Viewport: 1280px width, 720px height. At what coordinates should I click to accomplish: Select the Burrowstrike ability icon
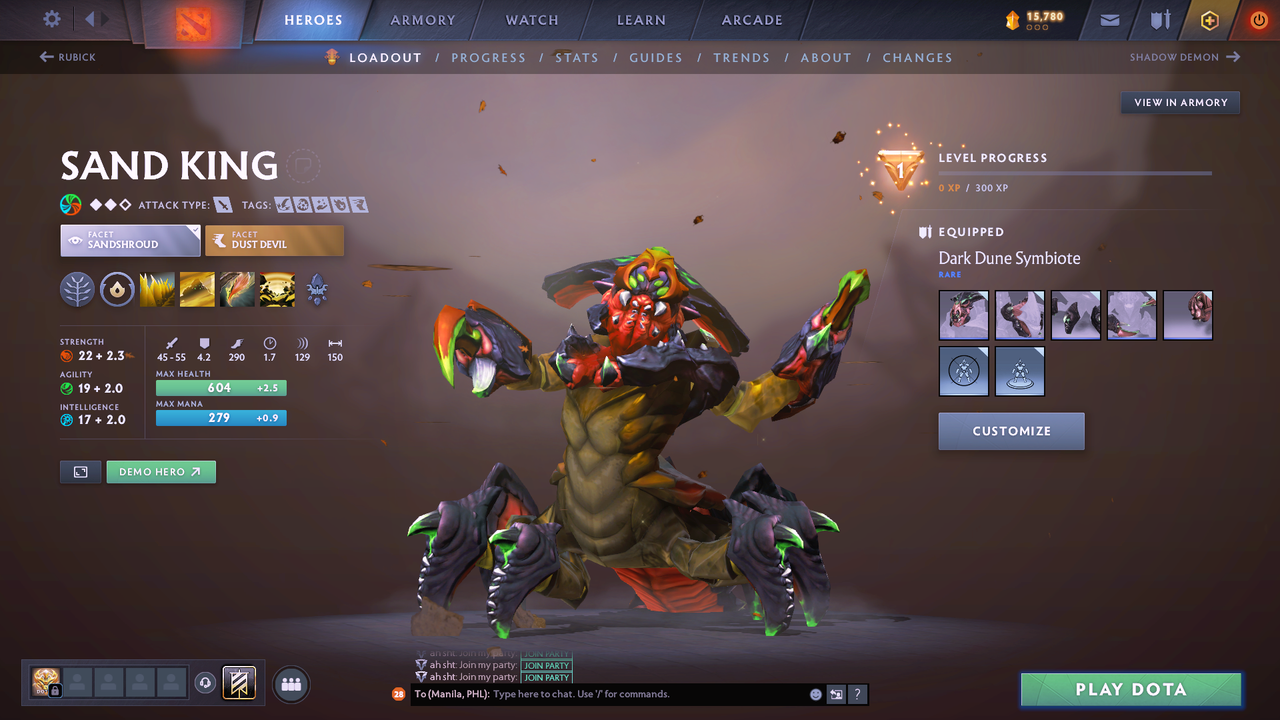(157, 290)
